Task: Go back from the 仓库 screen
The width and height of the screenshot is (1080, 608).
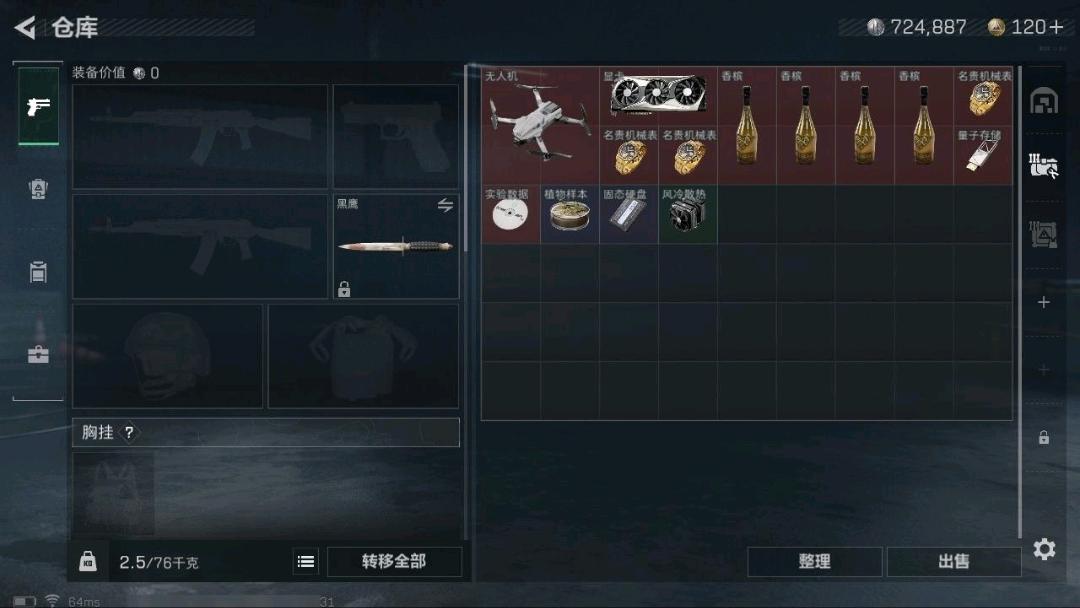Action: tap(26, 28)
